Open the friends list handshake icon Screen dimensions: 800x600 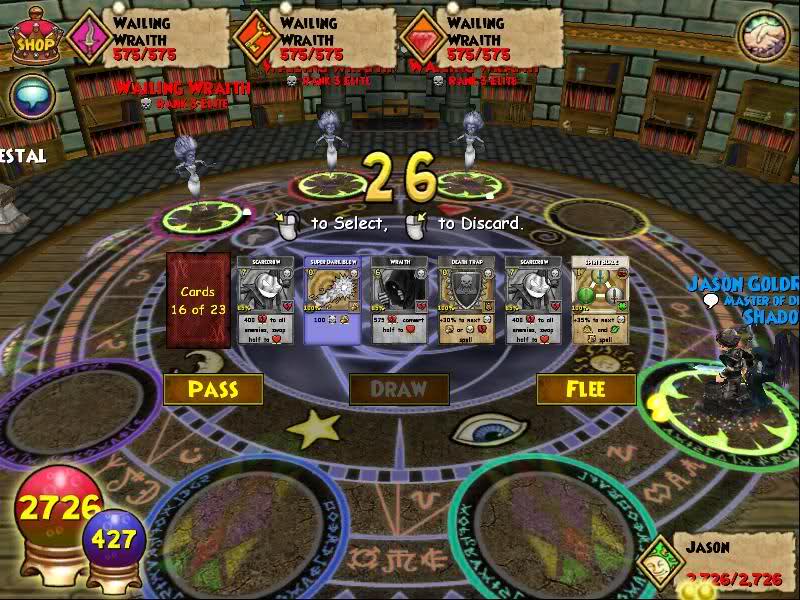pos(763,36)
